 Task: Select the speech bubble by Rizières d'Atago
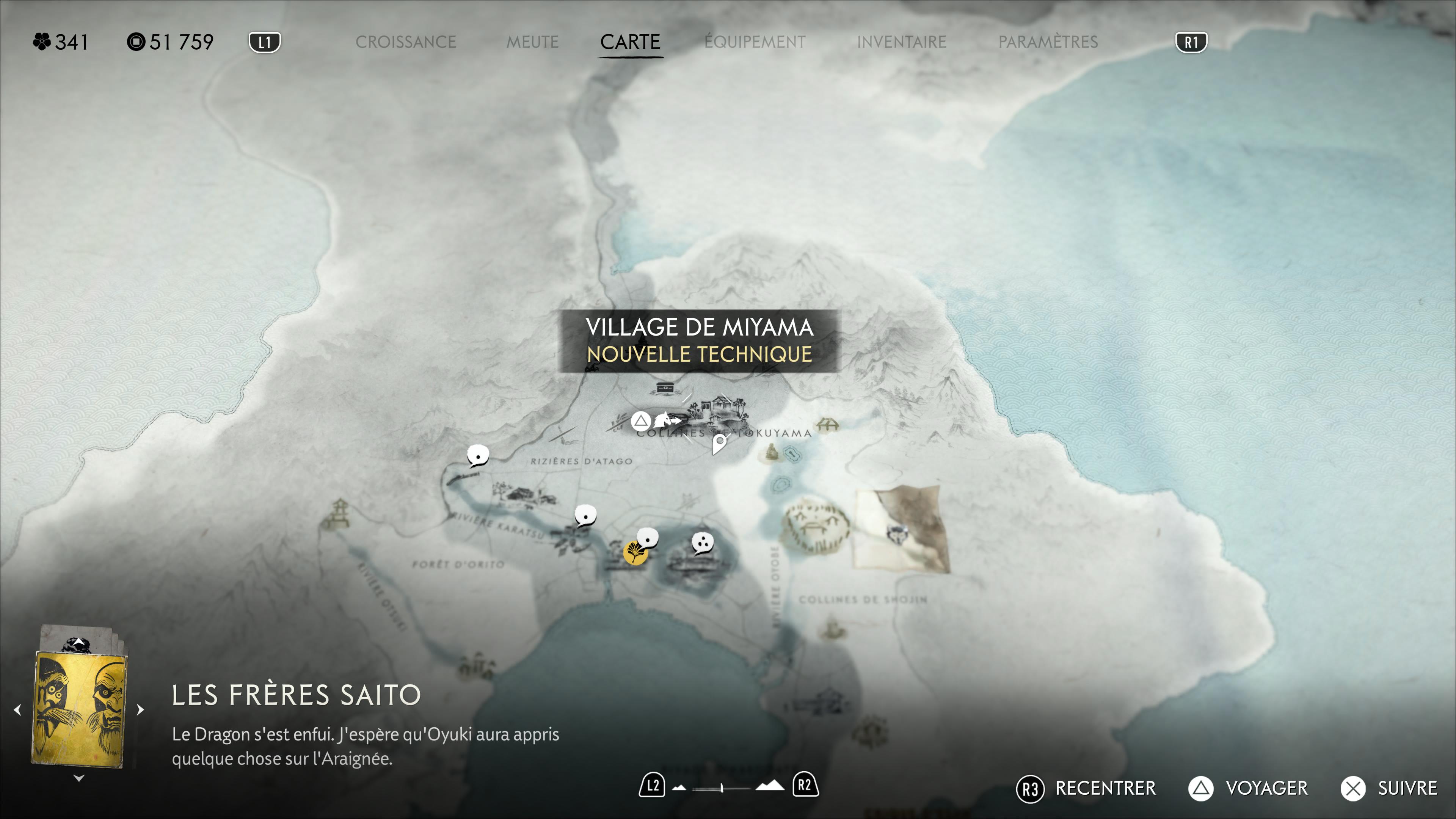pyautogui.click(x=478, y=455)
